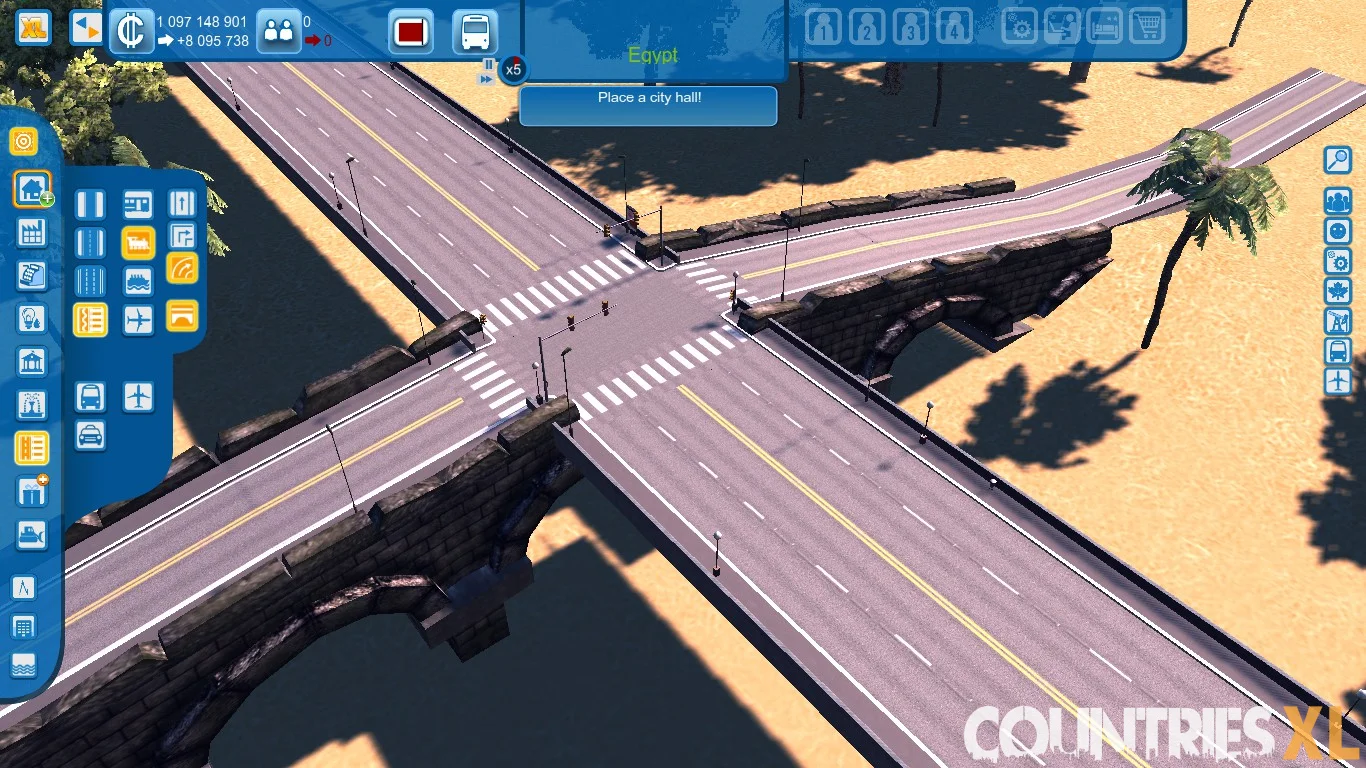The image size is (1366, 768).
Task: Select the ship water transport option
Action: (138, 281)
